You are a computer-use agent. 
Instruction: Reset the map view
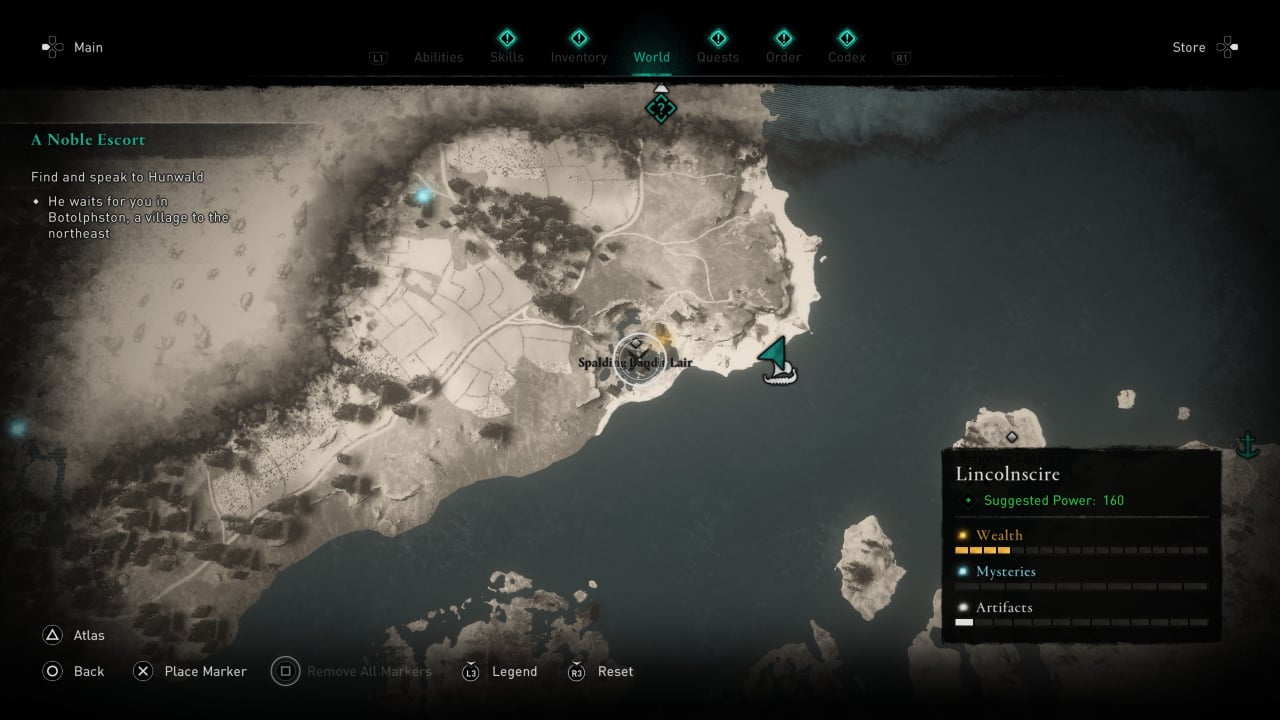(x=615, y=671)
